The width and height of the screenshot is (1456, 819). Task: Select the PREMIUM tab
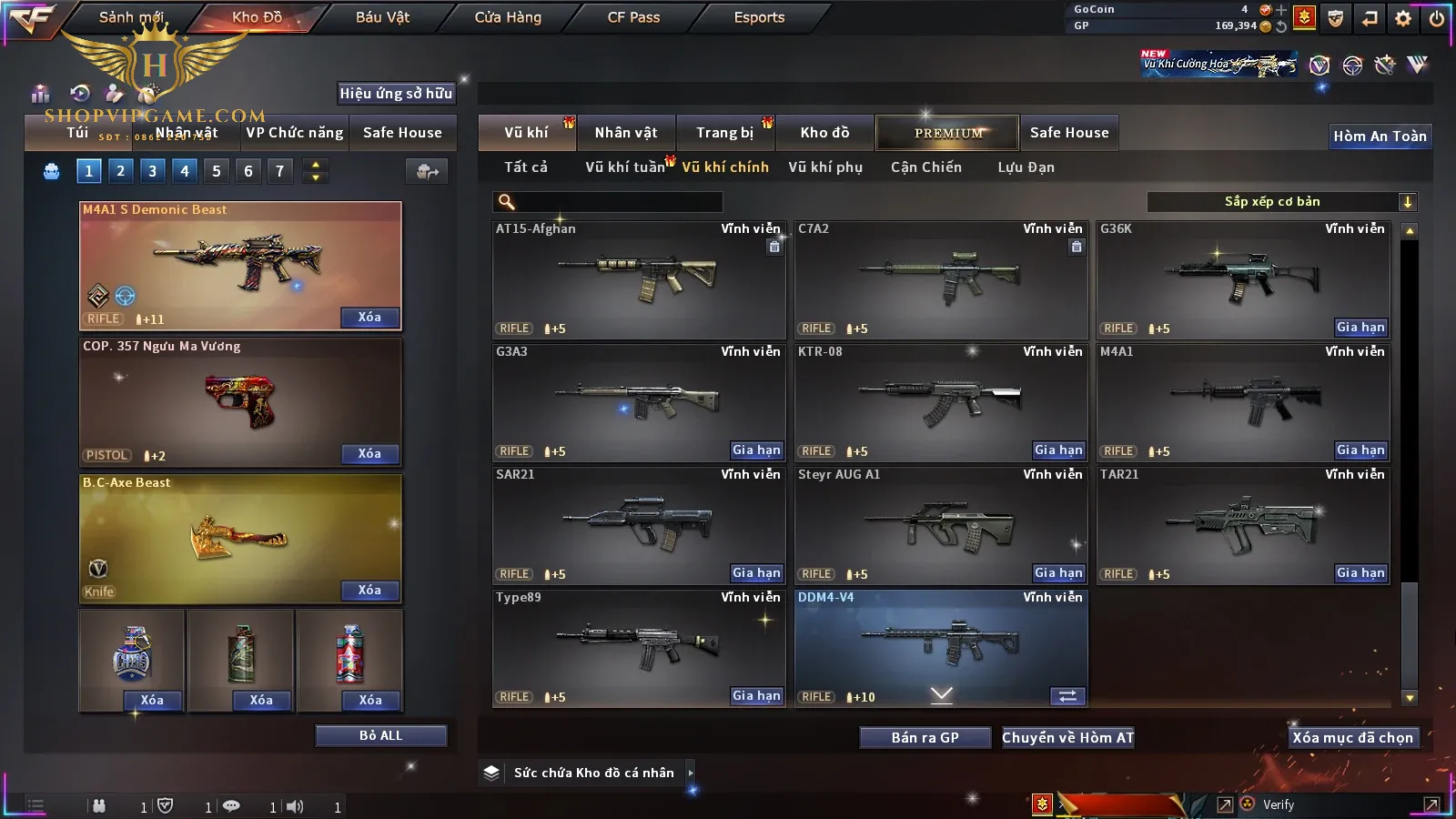(948, 133)
